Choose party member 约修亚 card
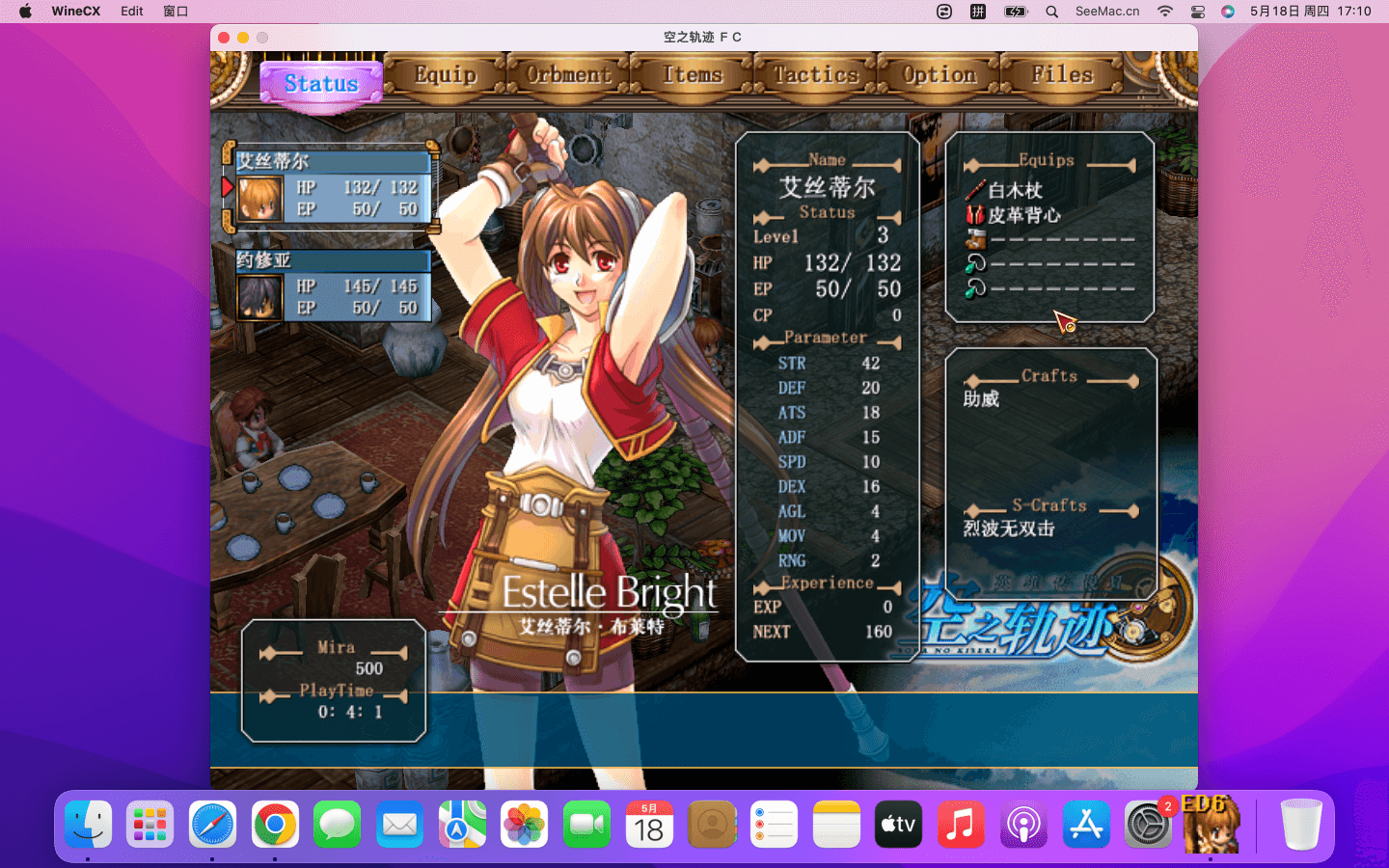 [333, 286]
